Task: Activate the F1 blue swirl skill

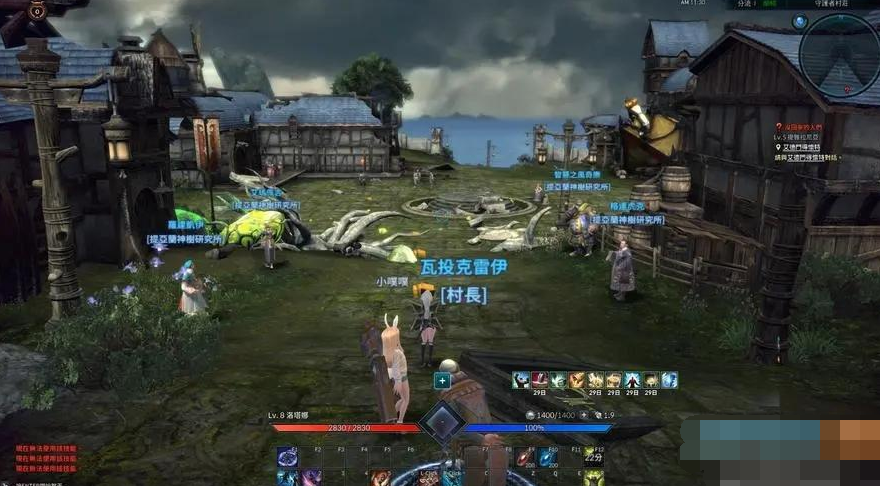Action: tap(288, 457)
